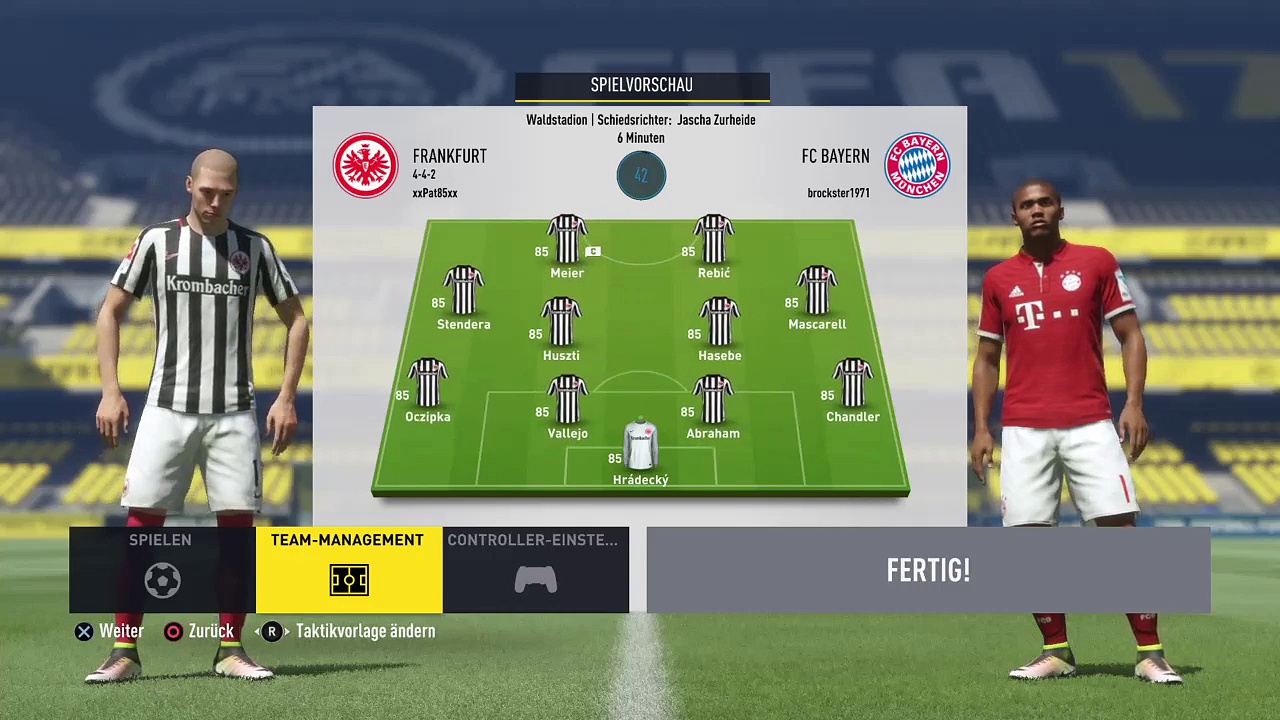Pick midfielder Stendera's shirt
Viewport: 1280px width, 720px height.
[x=463, y=291]
